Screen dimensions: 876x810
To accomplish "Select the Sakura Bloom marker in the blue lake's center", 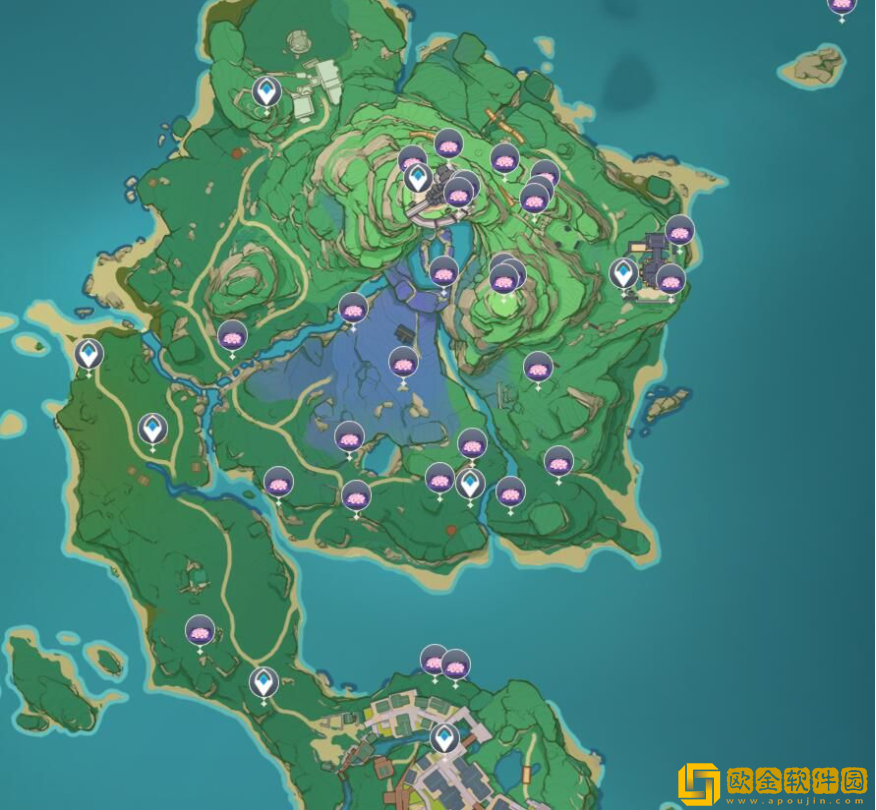I will [404, 362].
